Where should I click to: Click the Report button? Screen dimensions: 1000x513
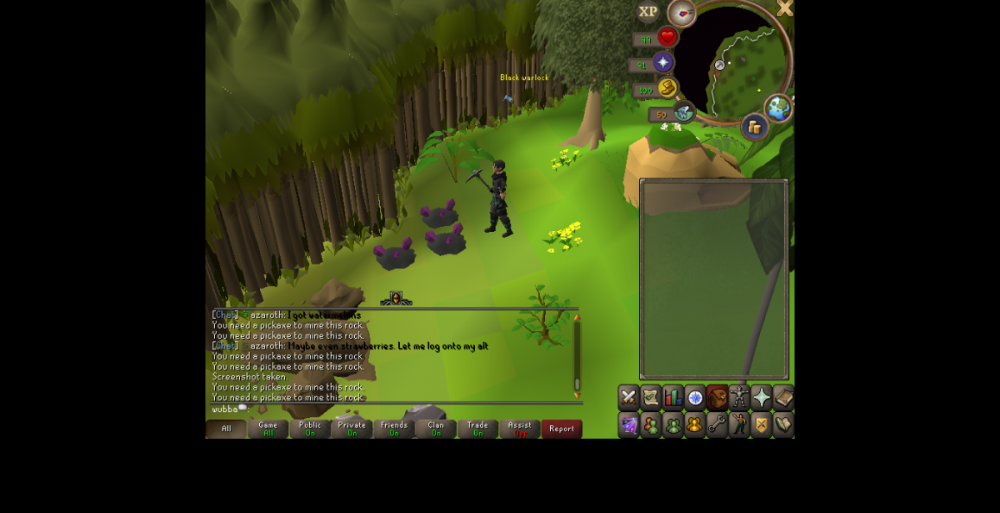pyautogui.click(x=561, y=429)
